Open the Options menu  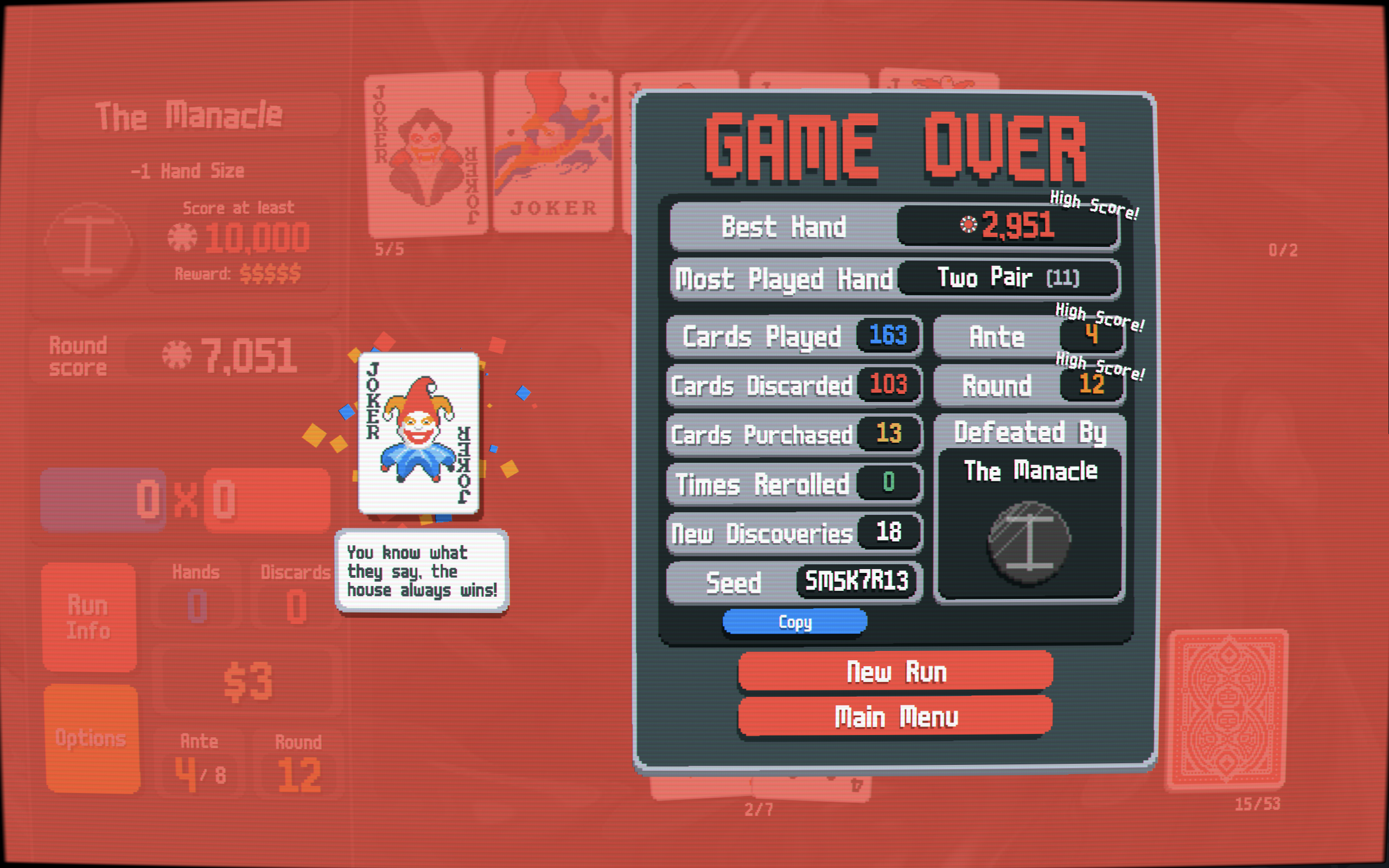point(91,738)
